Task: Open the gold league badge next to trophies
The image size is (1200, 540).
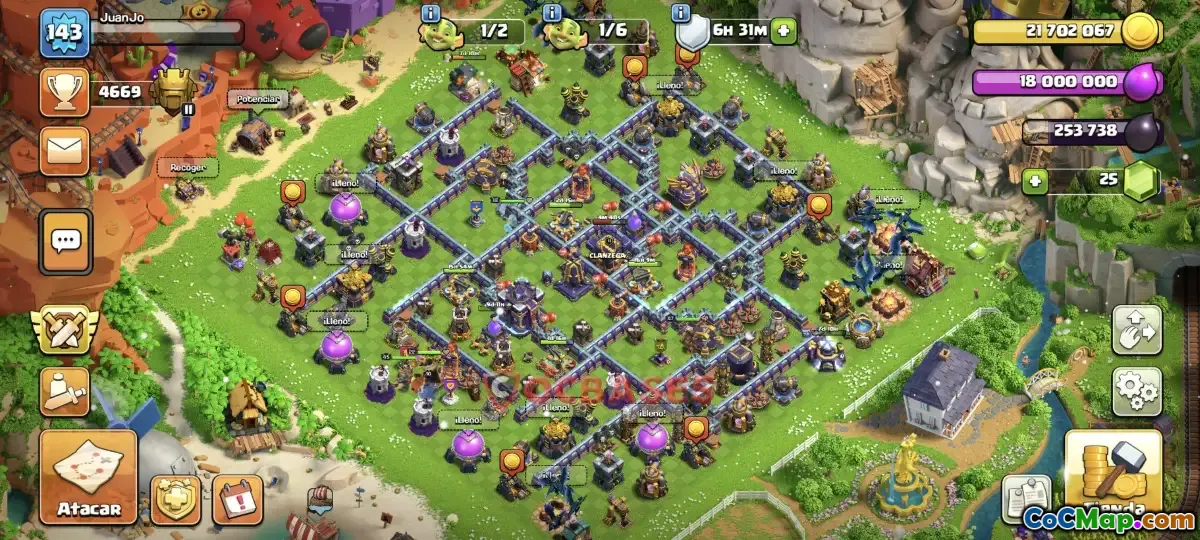Action: (x=173, y=92)
